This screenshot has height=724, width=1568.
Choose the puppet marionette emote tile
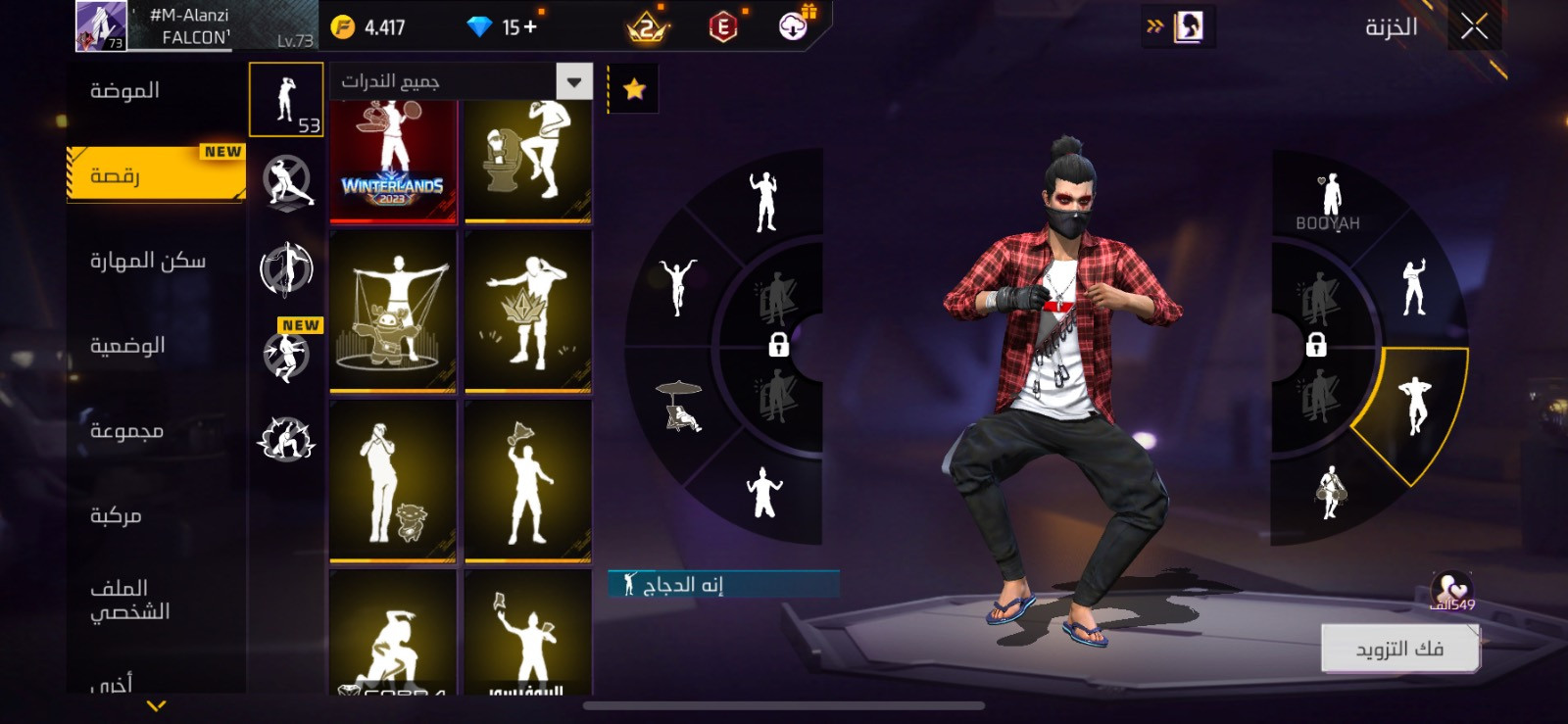(x=393, y=312)
